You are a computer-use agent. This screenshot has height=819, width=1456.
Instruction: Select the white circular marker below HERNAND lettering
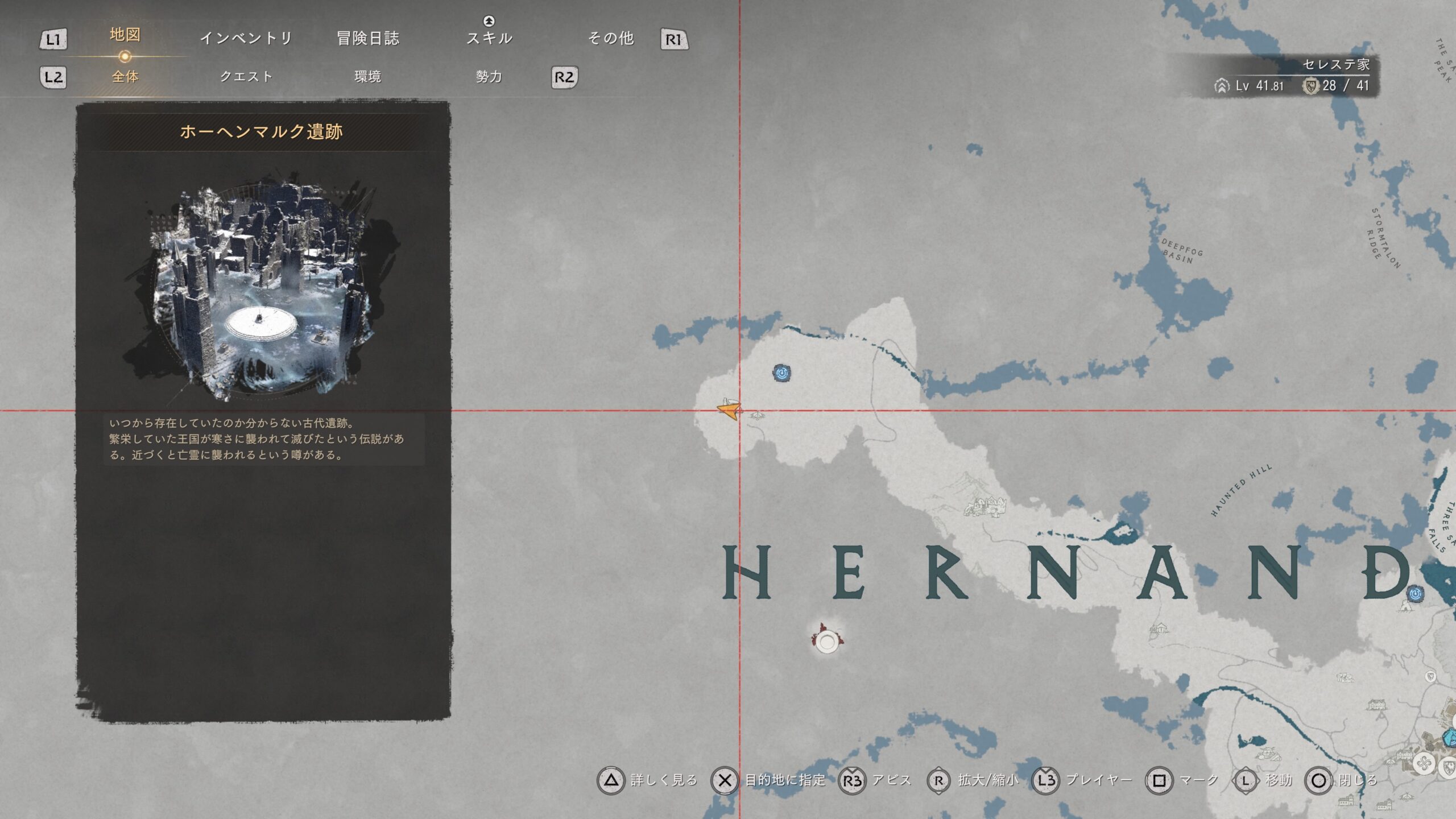826,642
